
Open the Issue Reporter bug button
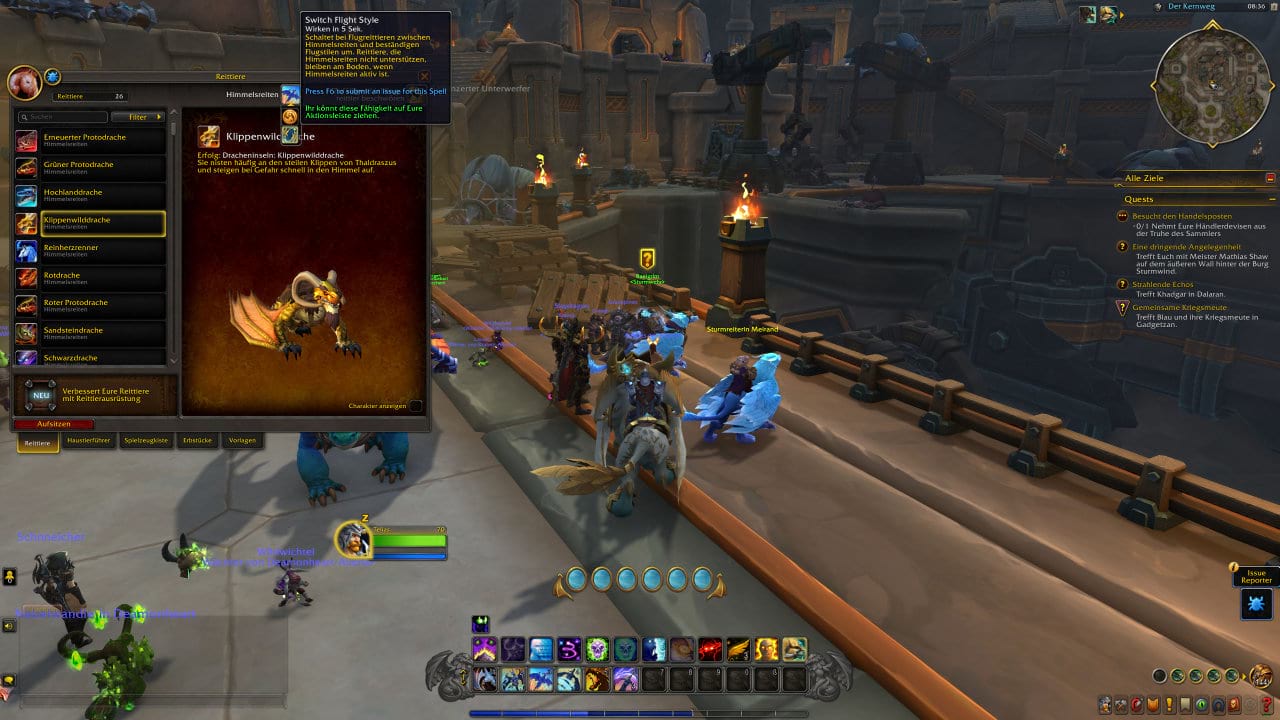tap(1257, 603)
